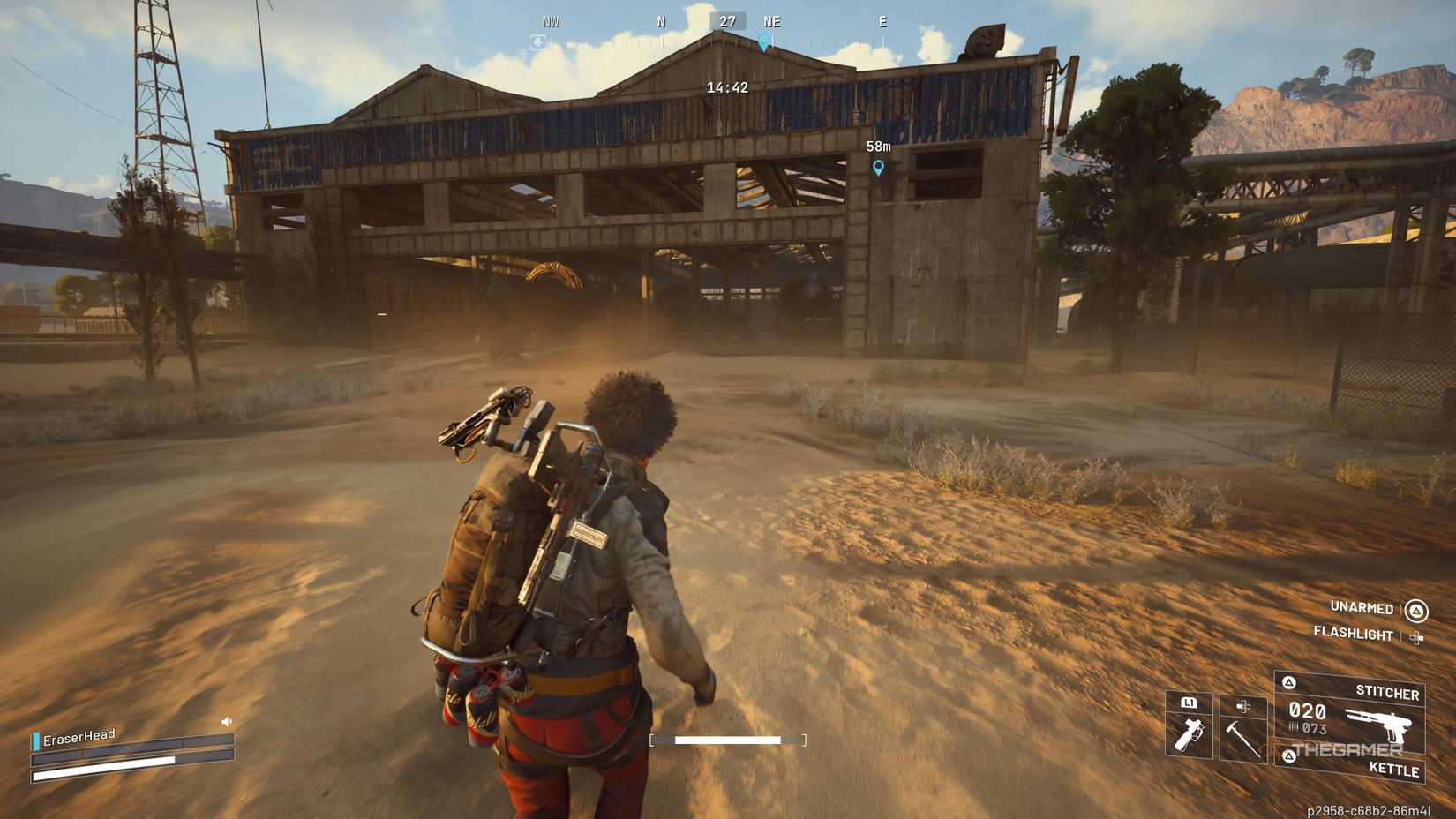
Task: Click the 27 bearing indicator on compass
Action: pos(726,20)
